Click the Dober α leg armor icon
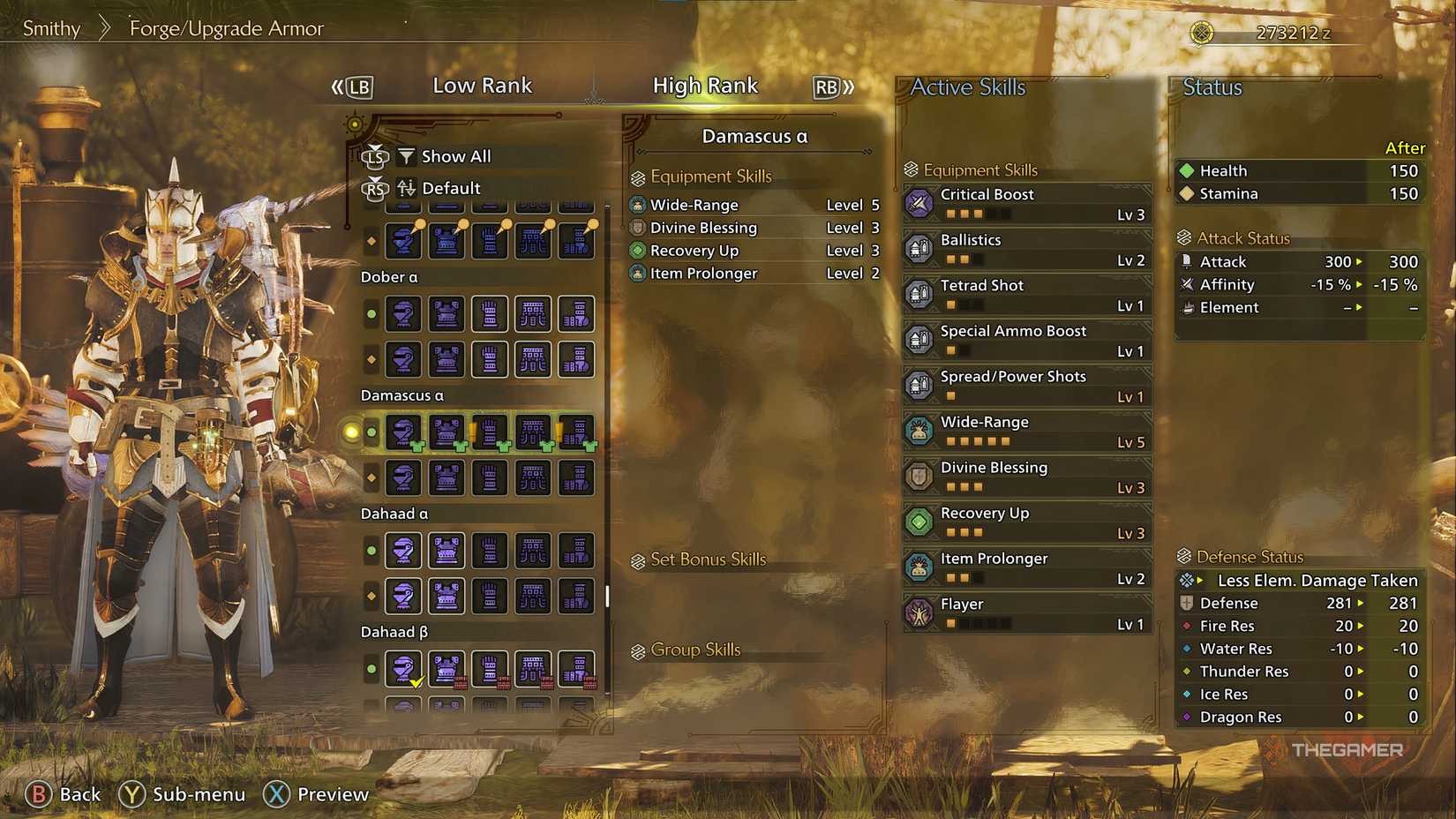 click(x=576, y=314)
